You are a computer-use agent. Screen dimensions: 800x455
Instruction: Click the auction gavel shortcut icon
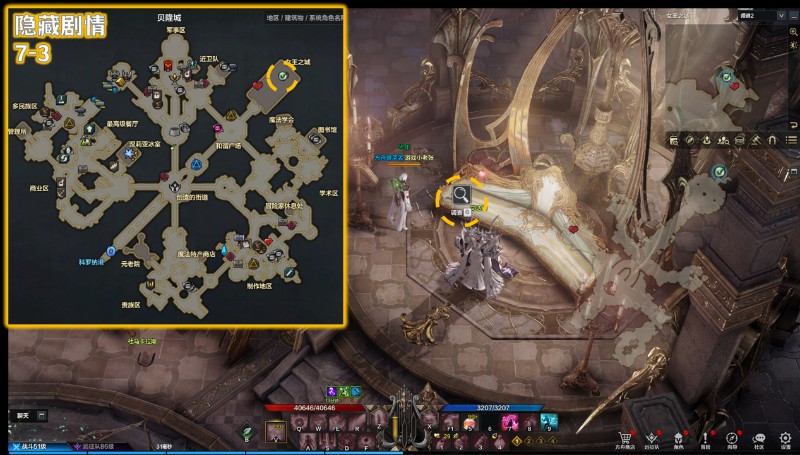[x=756, y=138]
